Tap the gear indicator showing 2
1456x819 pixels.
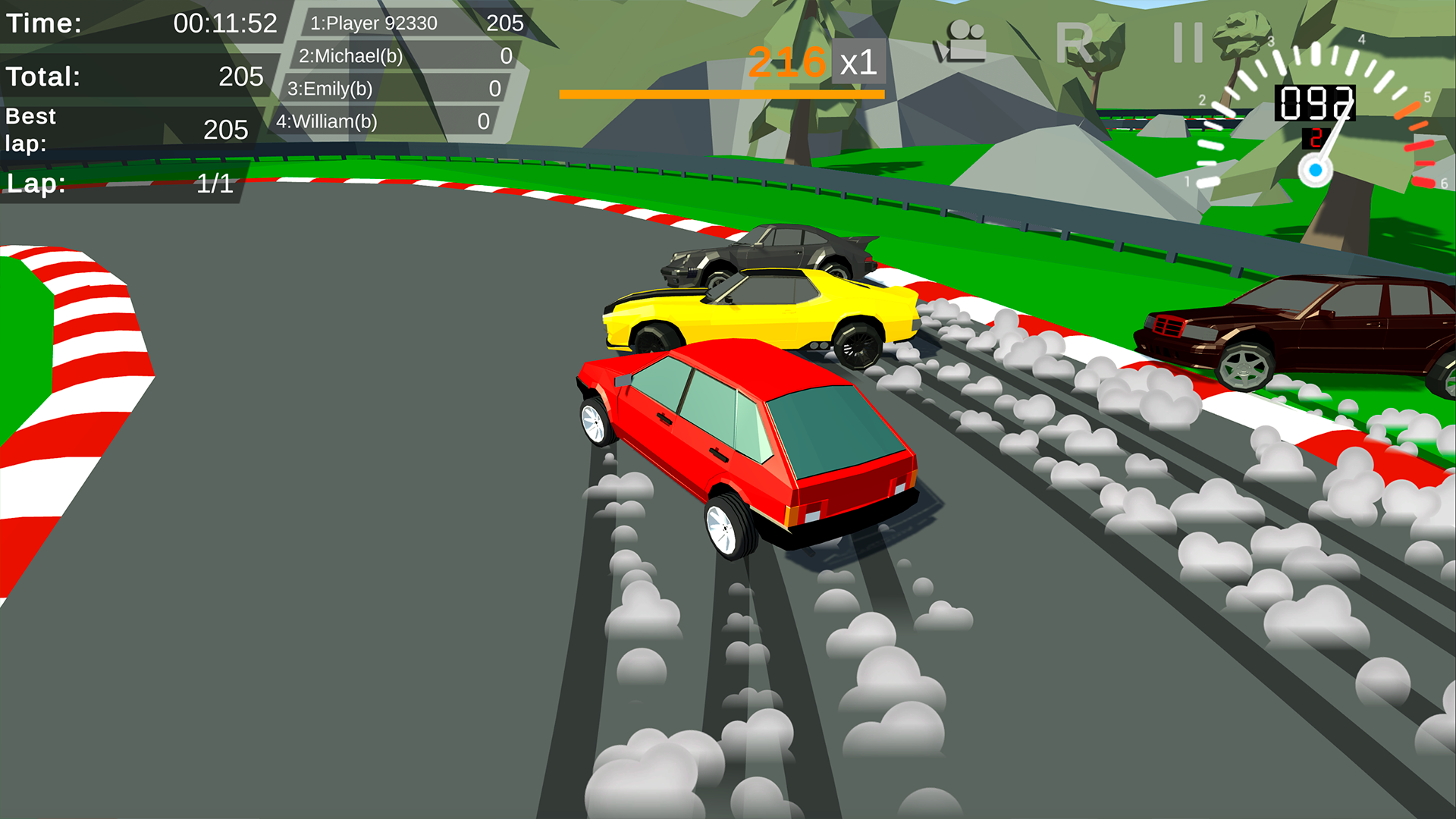1315,139
